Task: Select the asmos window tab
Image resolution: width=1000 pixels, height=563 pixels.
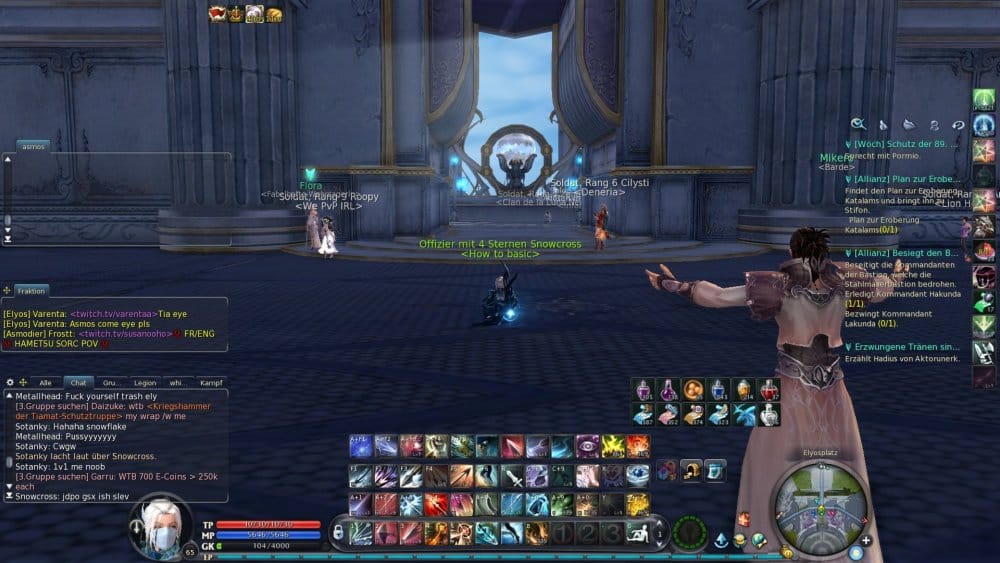Action: click(33, 145)
